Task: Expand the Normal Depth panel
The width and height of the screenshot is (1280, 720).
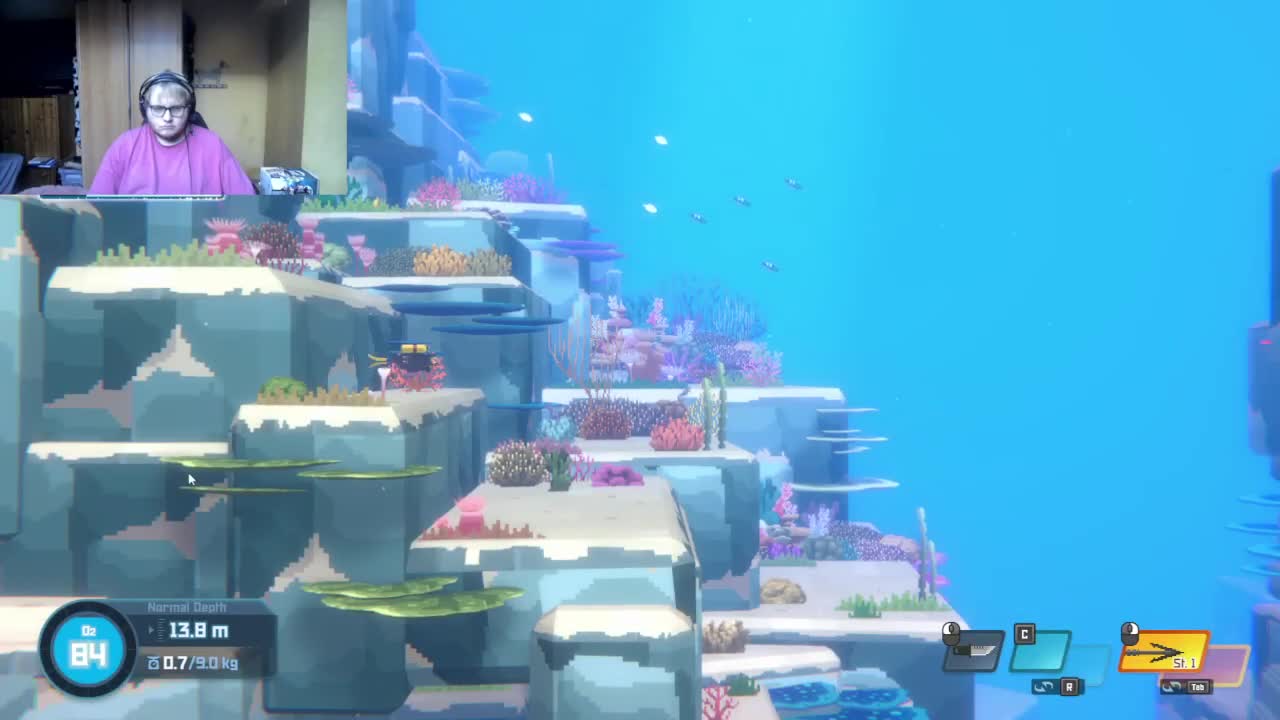Action: (x=190, y=607)
